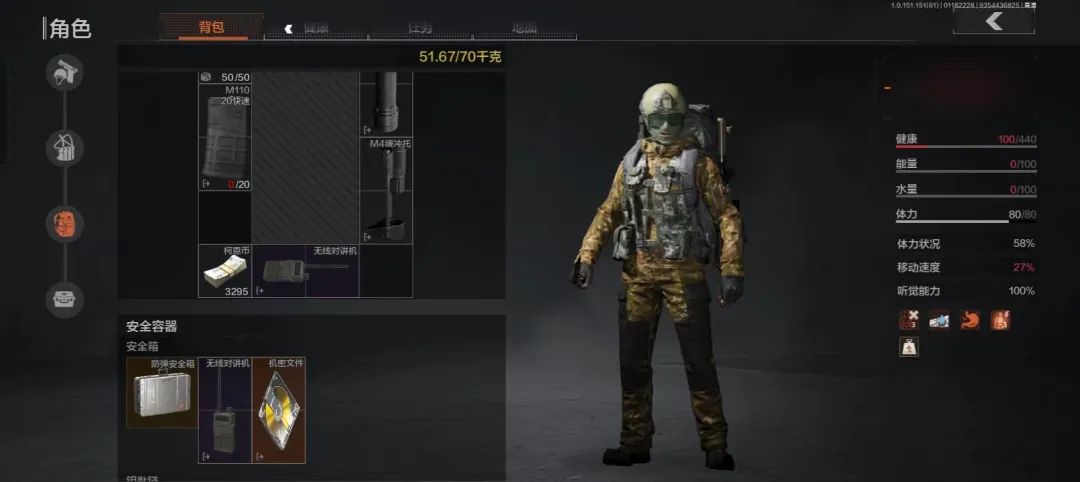Inspect the stomach status effect icon
Viewport: 1080px width, 482px height.
pos(970,320)
